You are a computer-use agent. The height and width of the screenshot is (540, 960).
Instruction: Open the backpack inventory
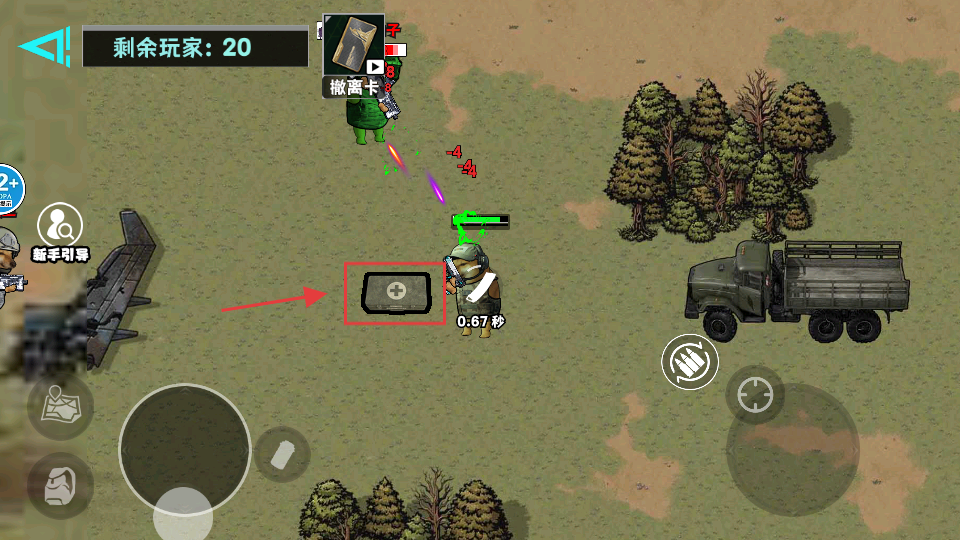click(x=59, y=485)
